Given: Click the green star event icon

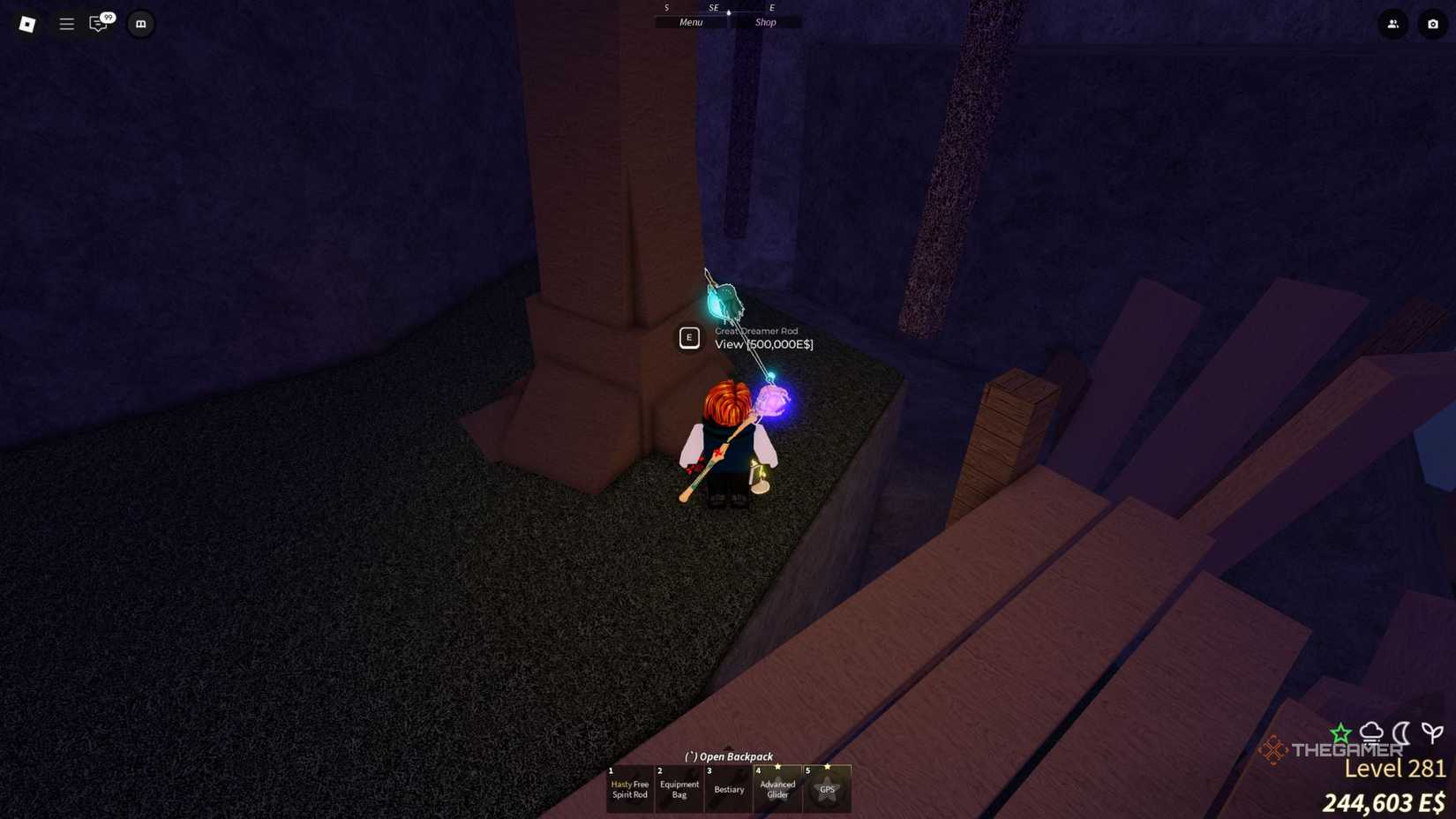Looking at the screenshot, I should click(1340, 732).
